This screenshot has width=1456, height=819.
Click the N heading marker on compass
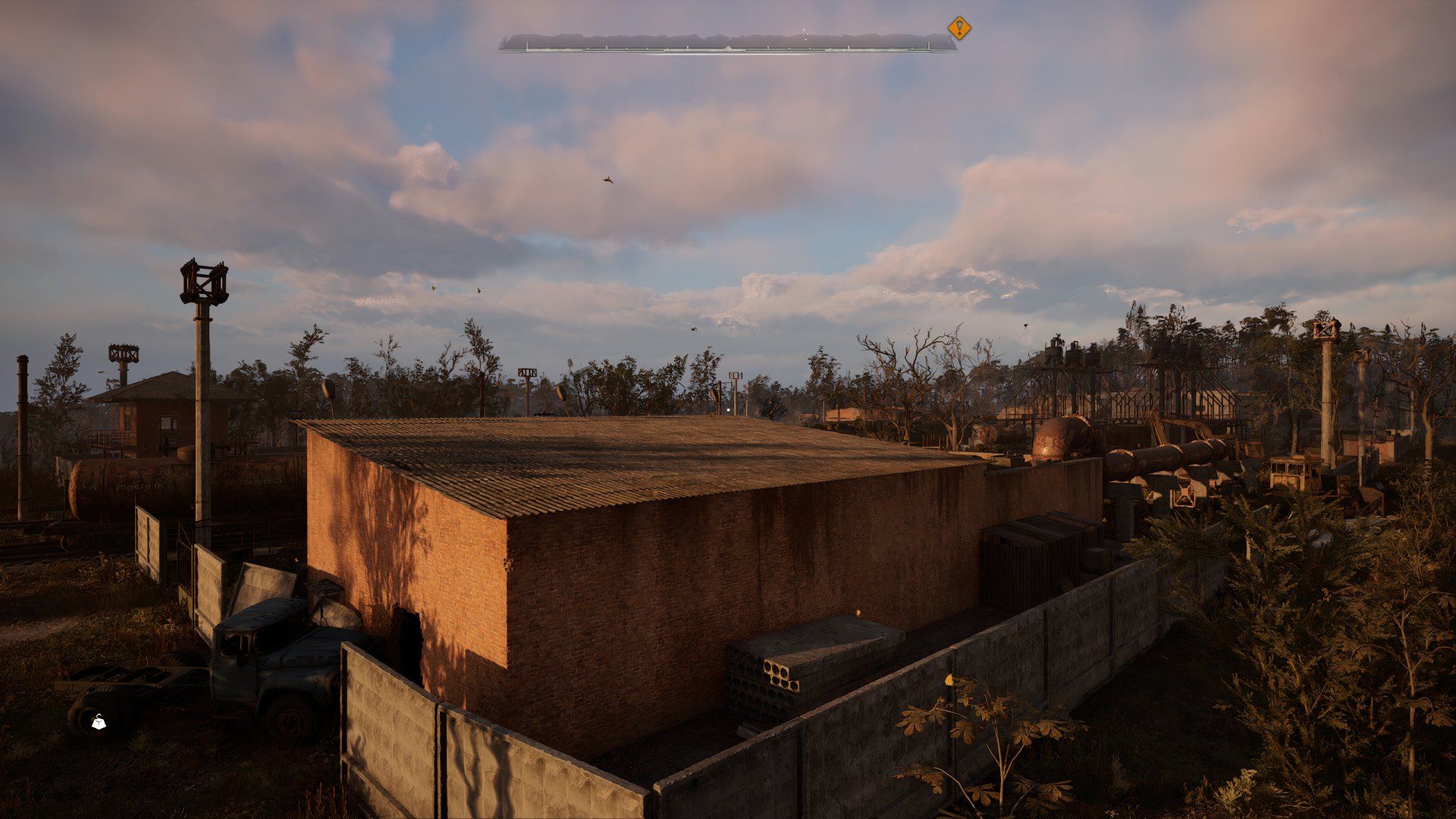tap(805, 31)
